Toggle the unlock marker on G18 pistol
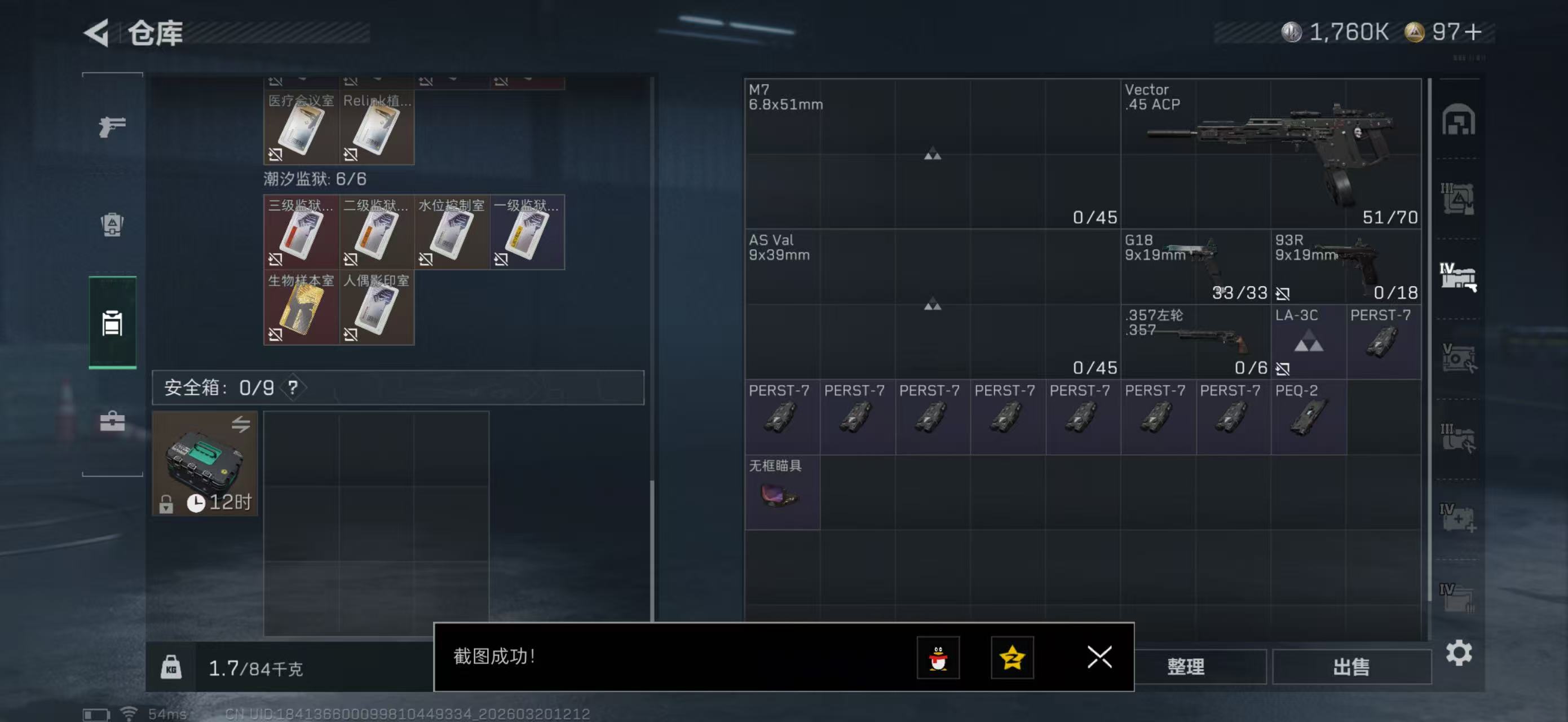The height and width of the screenshot is (722, 1568). [1284, 293]
